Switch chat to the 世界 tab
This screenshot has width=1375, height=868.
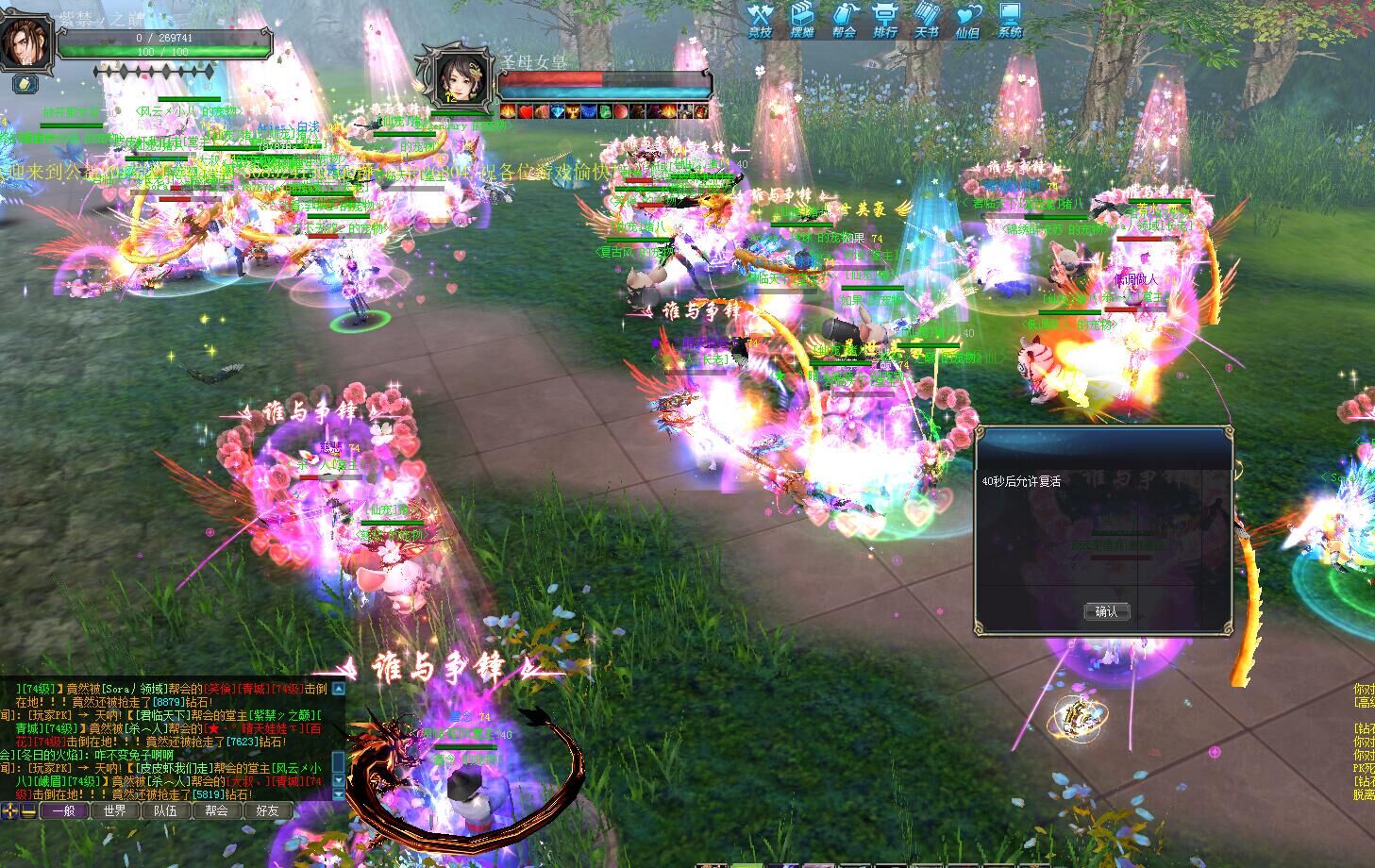click(115, 810)
